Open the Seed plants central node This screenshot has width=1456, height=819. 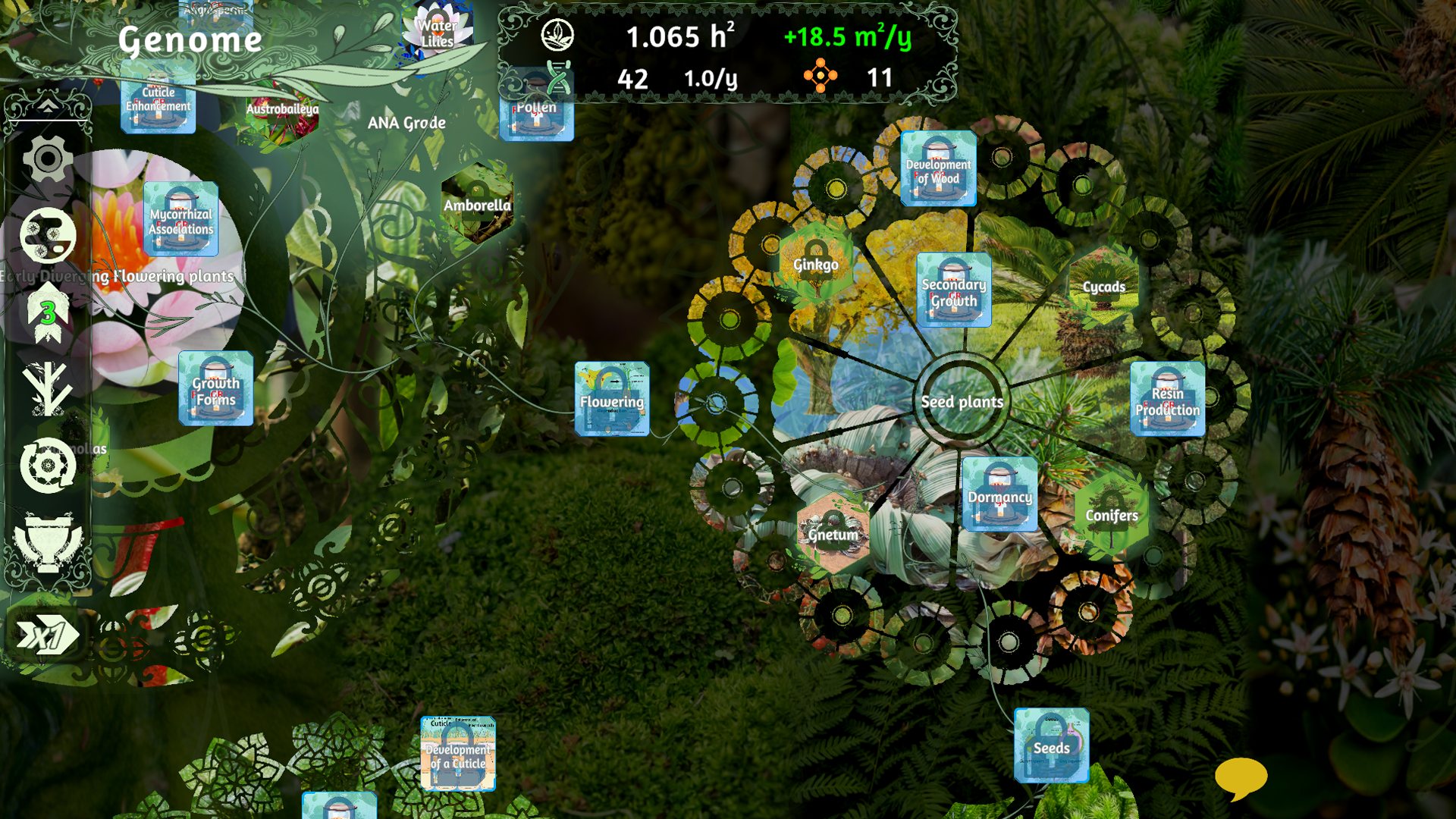click(962, 401)
